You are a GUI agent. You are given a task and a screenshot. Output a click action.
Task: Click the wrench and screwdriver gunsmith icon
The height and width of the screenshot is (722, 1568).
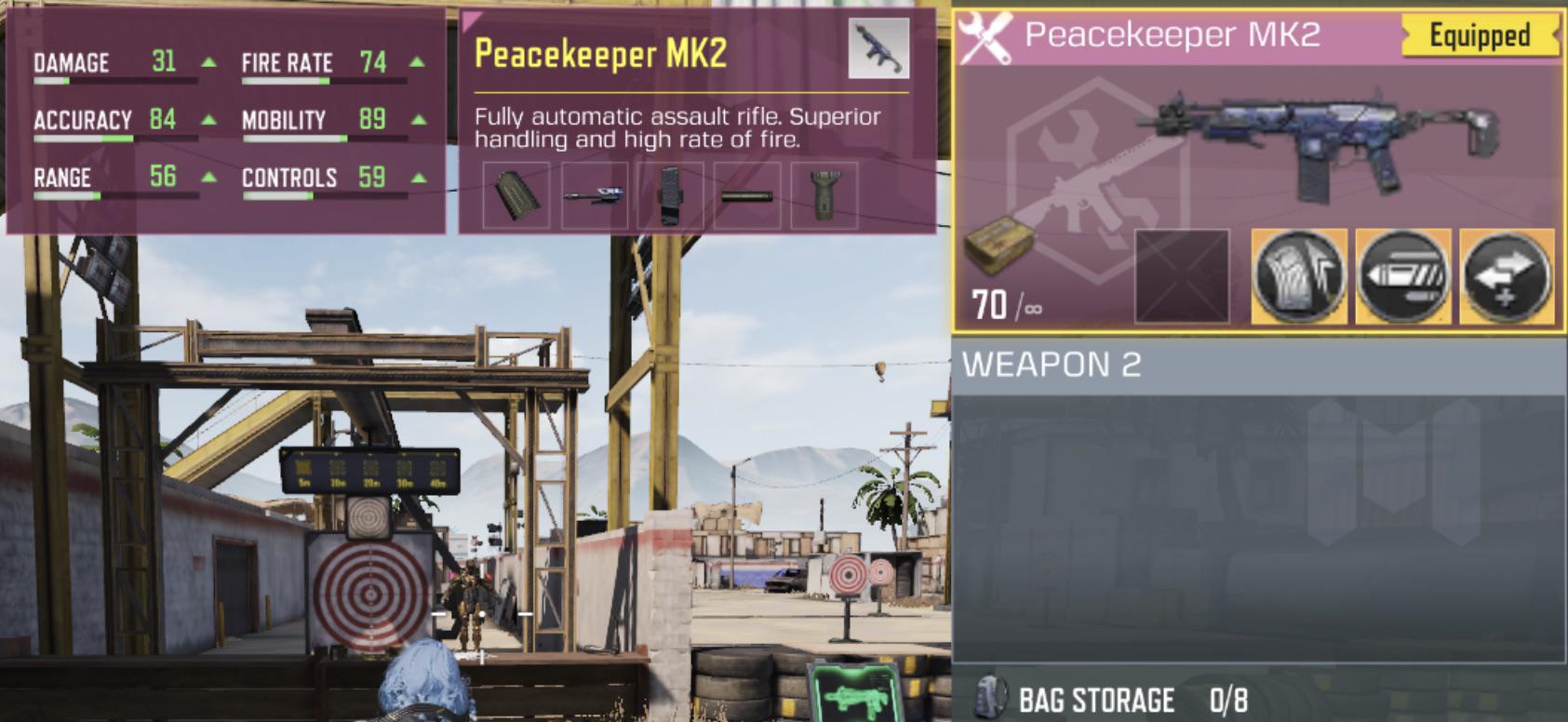click(x=986, y=39)
